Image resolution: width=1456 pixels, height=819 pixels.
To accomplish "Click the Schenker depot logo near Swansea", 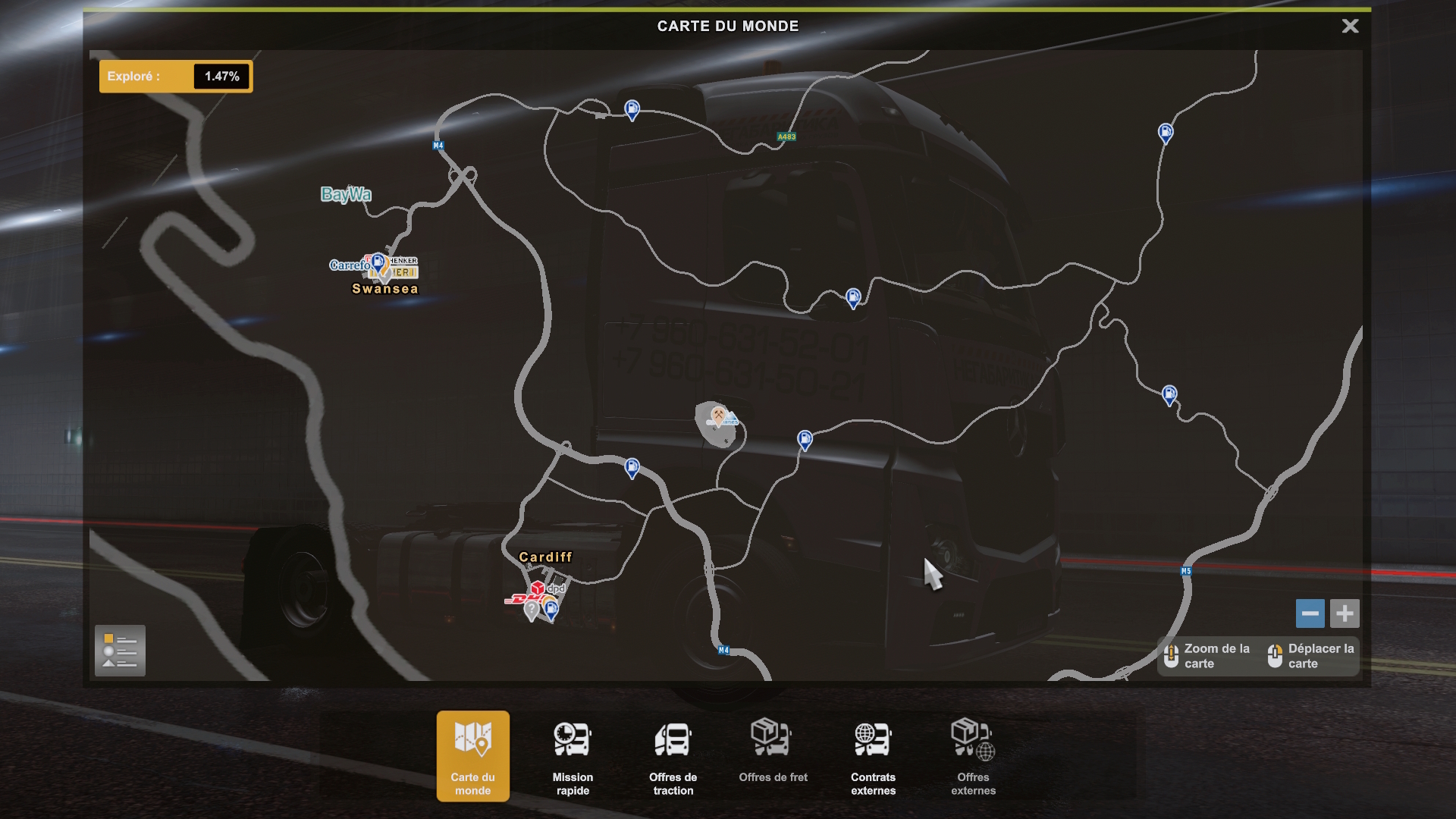I will [x=405, y=261].
